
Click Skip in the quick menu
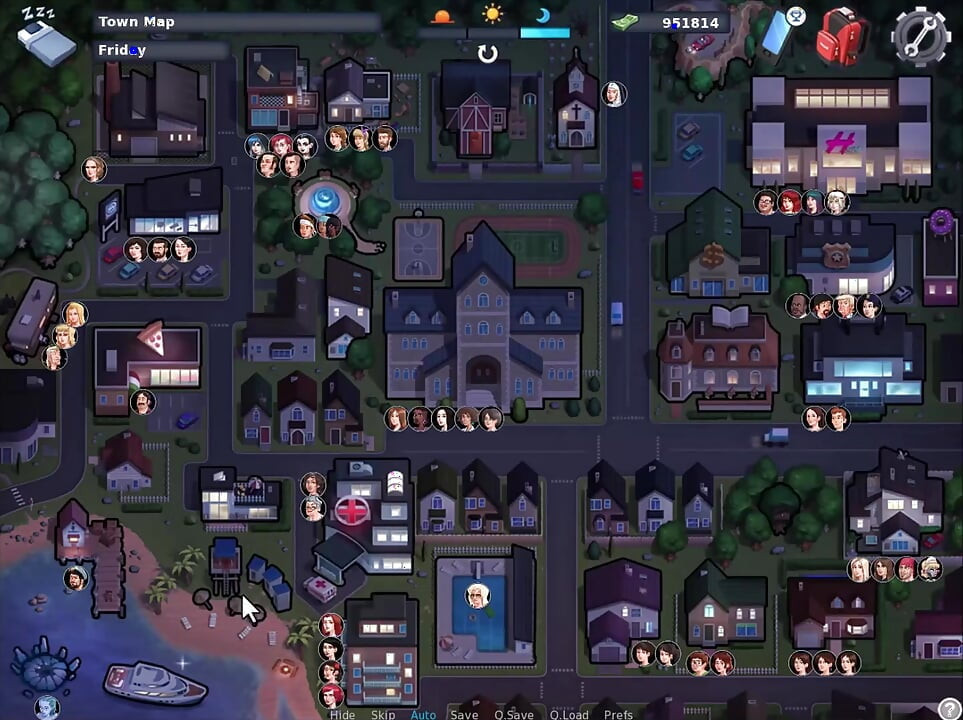pyautogui.click(x=383, y=714)
